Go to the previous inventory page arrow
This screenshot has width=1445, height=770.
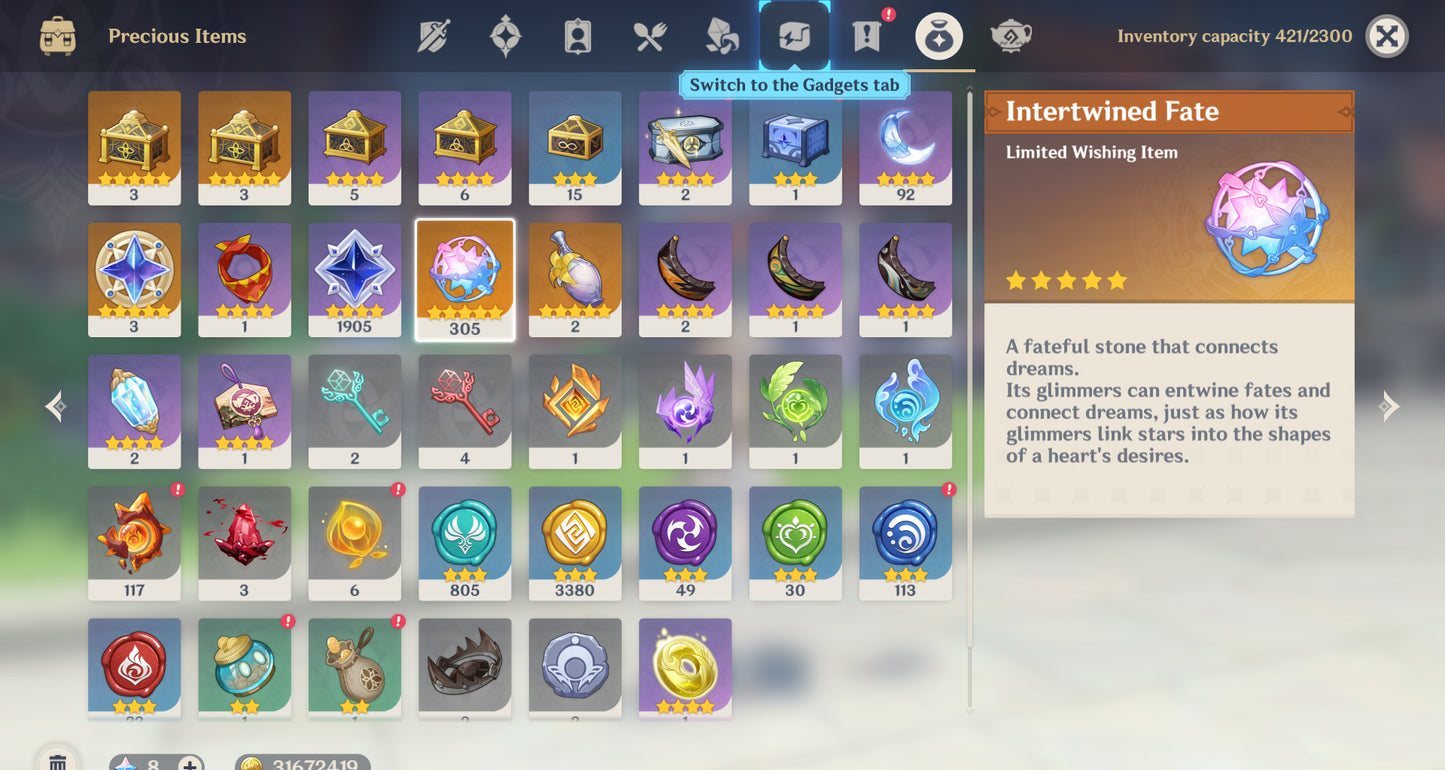tap(55, 406)
